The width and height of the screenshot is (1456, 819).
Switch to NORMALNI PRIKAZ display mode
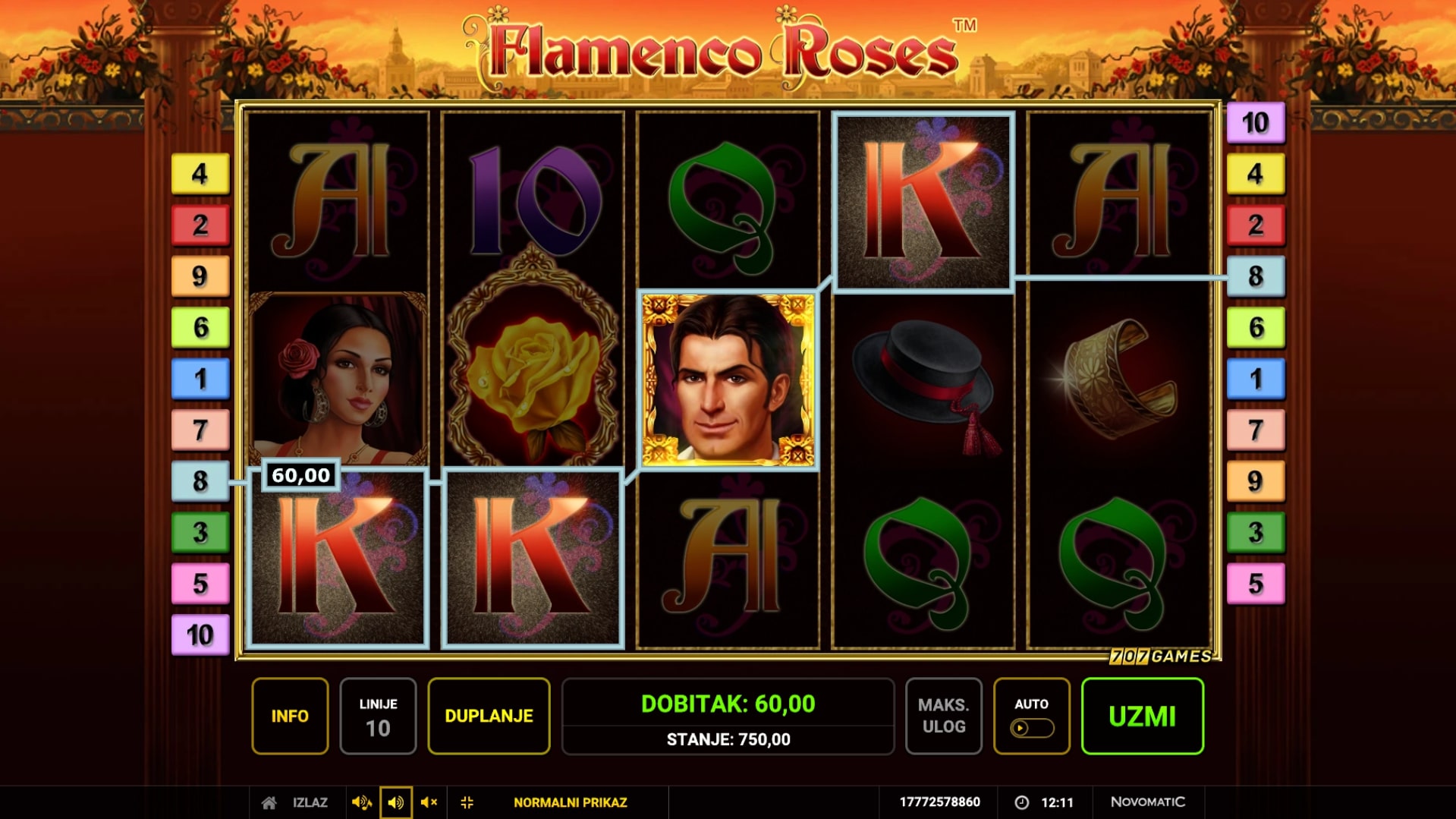tap(570, 802)
